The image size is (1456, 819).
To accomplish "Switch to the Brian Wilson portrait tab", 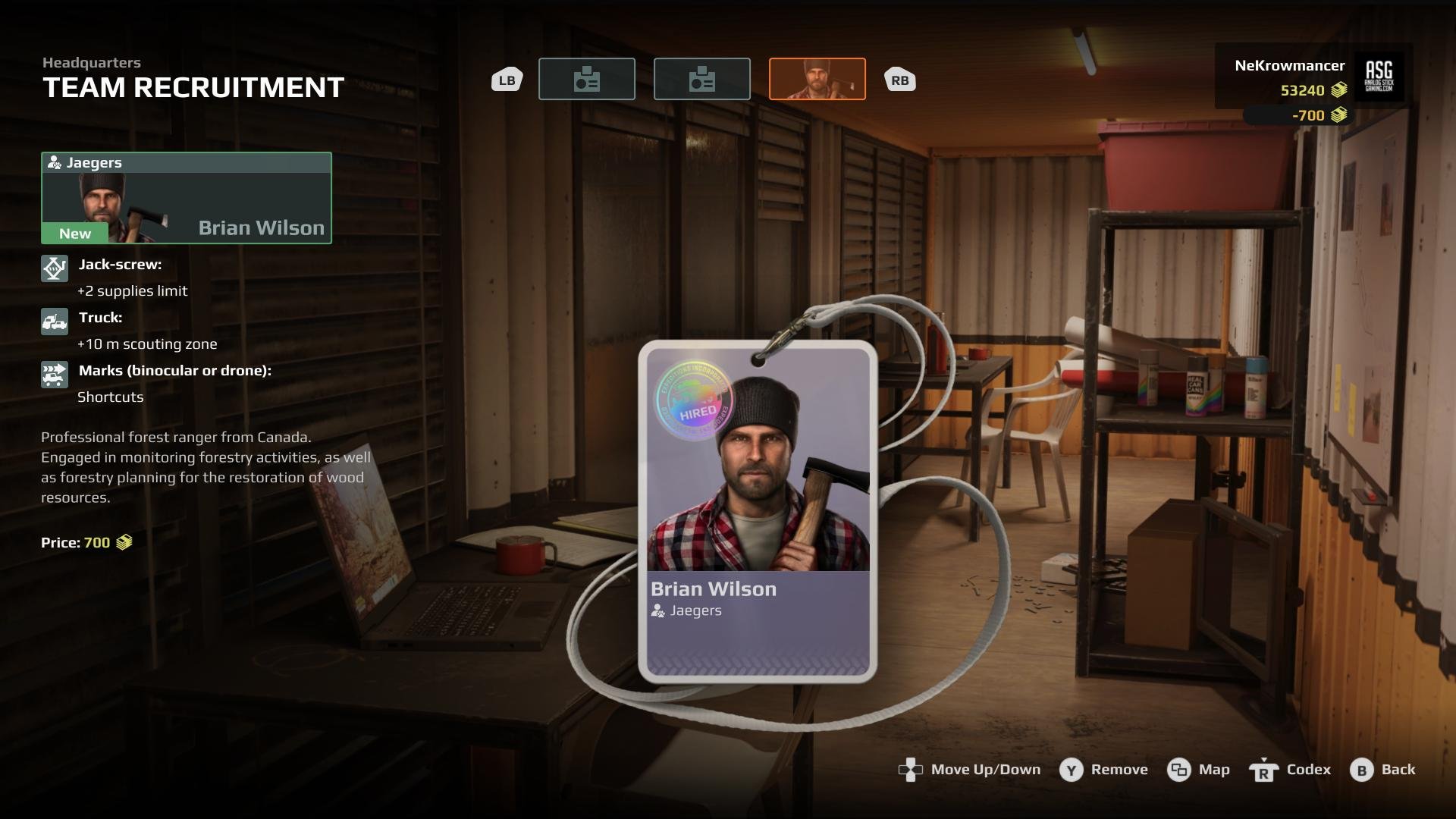I will [x=817, y=79].
